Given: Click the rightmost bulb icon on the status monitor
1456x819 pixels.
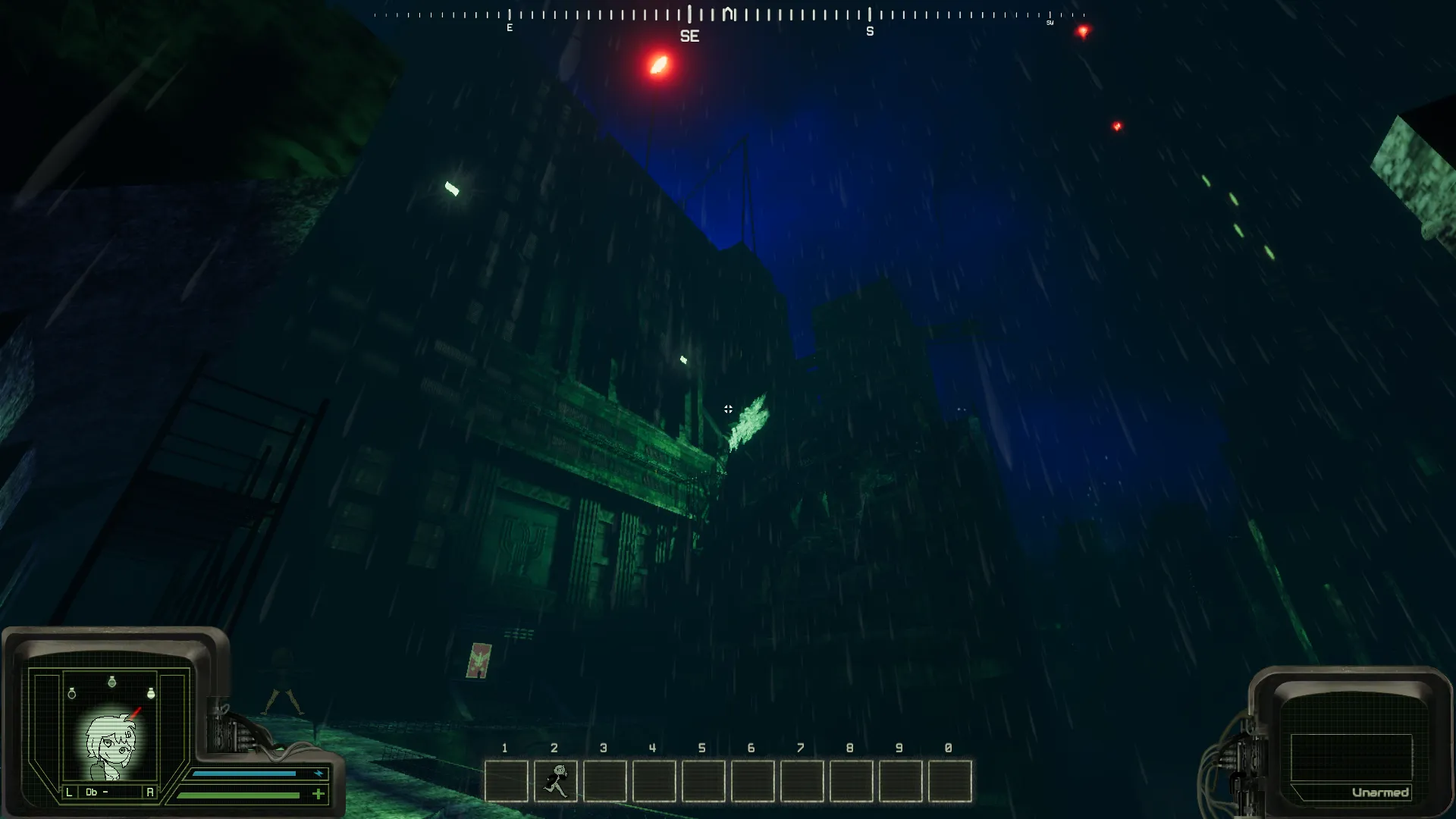Looking at the screenshot, I should pos(152,692).
